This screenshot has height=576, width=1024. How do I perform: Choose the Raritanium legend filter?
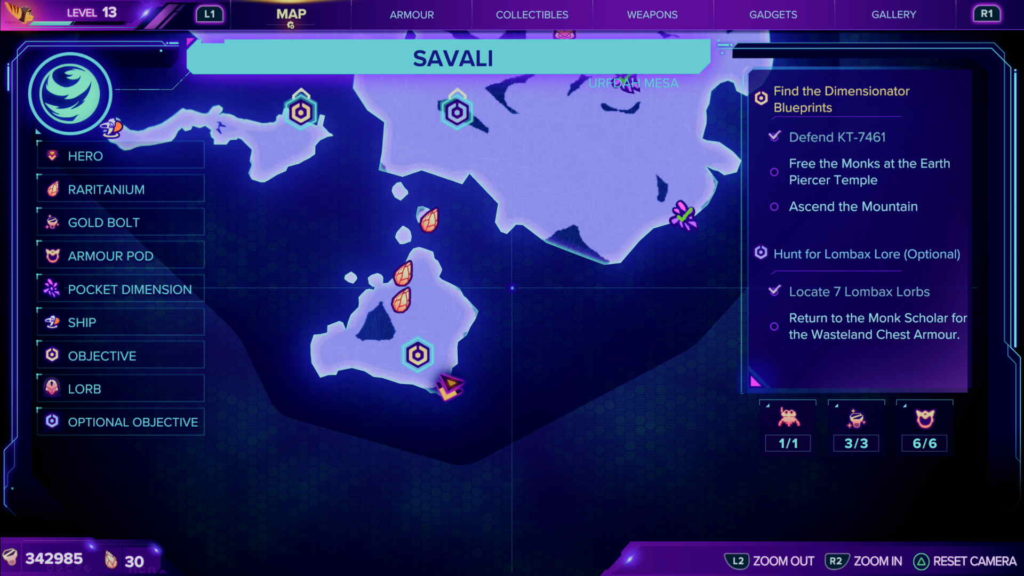tap(120, 189)
